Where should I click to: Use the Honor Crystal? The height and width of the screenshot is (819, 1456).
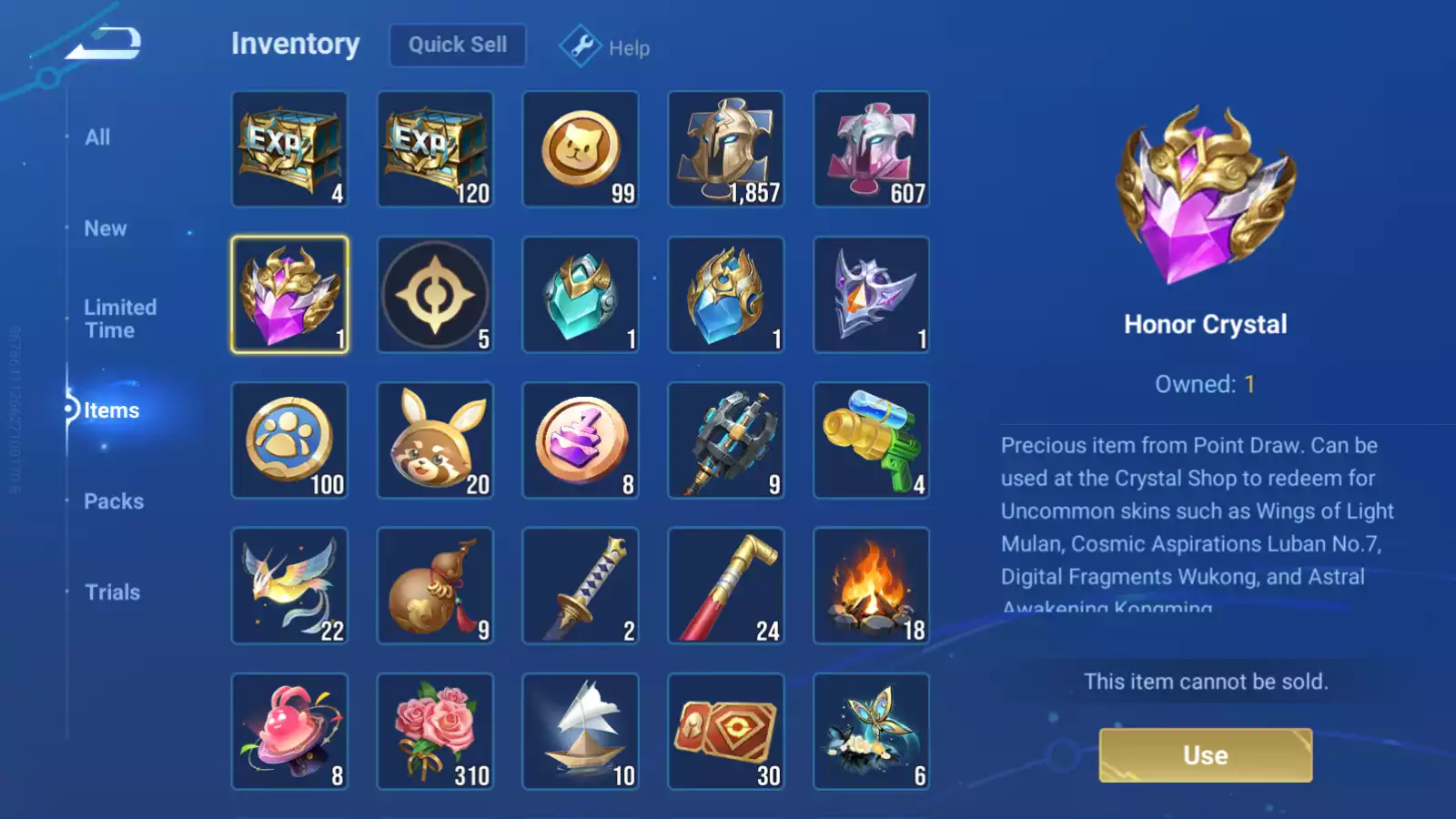tap(1205, 755)
